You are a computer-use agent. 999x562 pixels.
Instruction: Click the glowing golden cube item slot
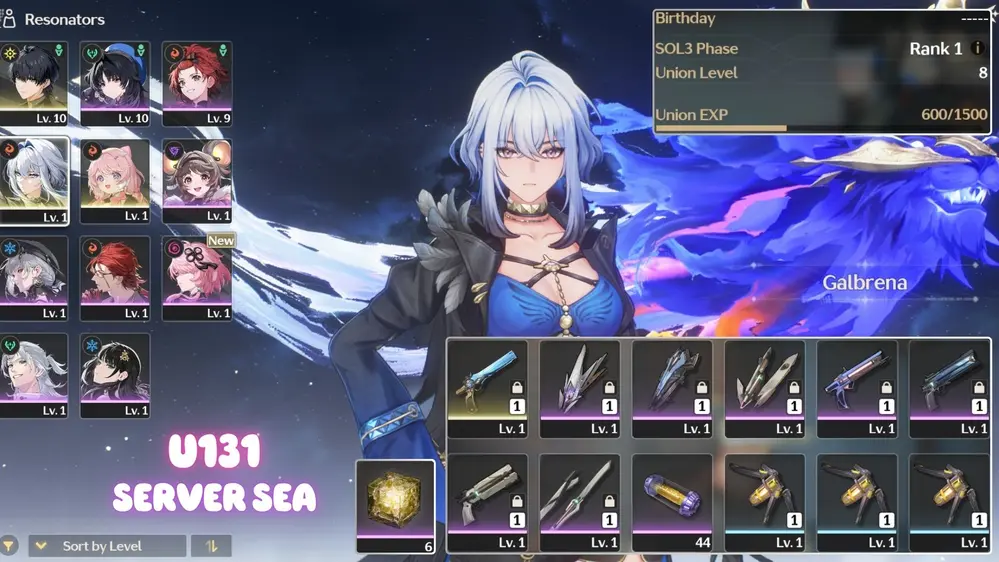coord(396,506)
